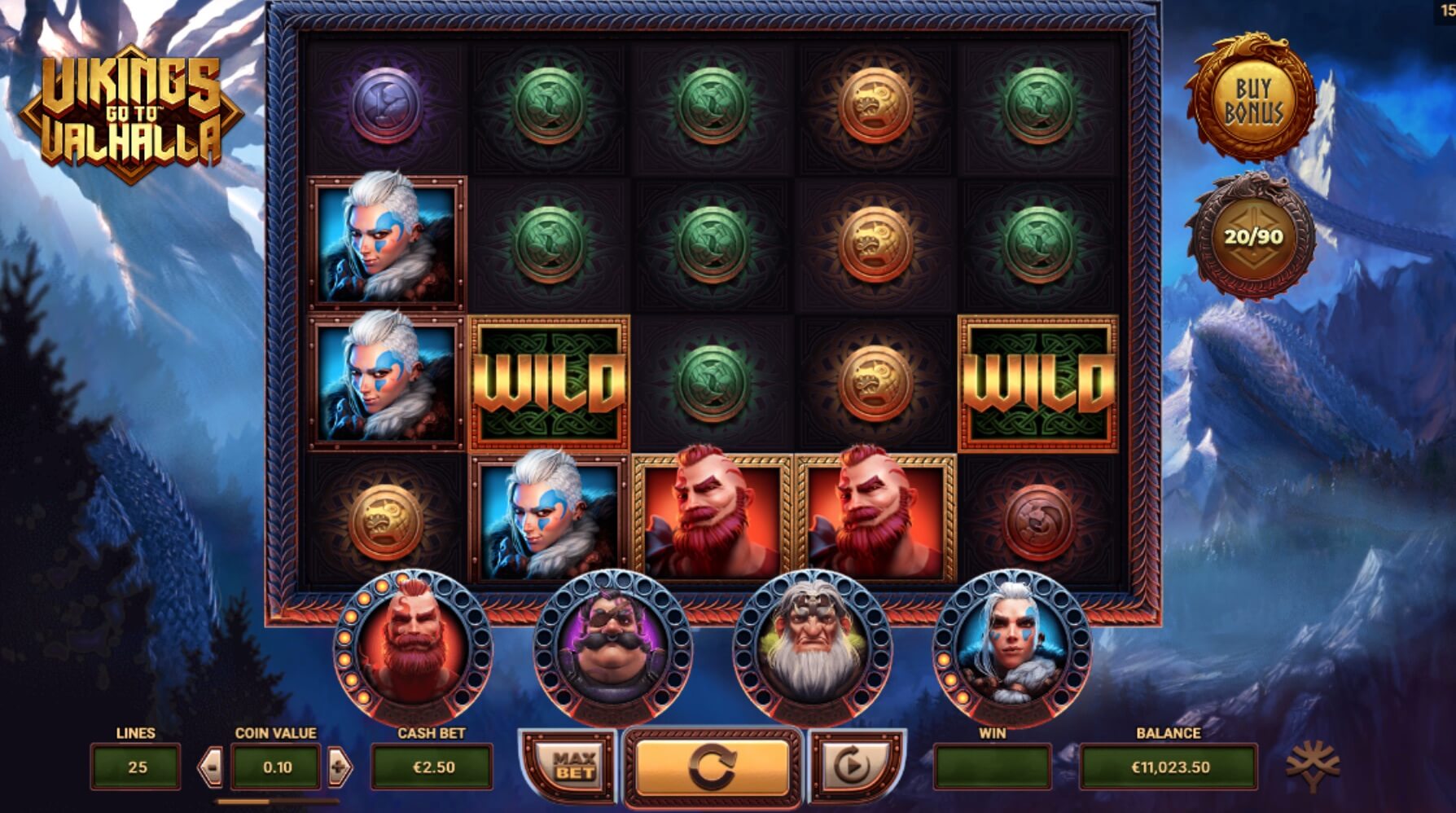
Task: Select the eyepatch Viking rage meter
Action: [612, 649]
